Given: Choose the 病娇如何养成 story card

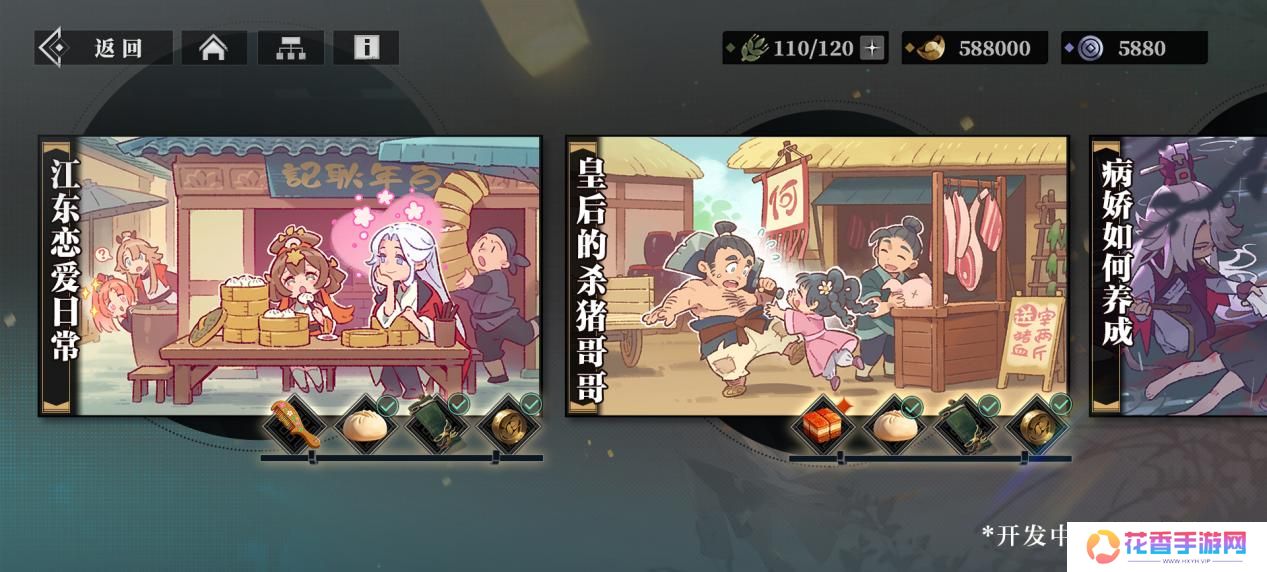Looking at the screenshot, I should [x=1178, y=275].
